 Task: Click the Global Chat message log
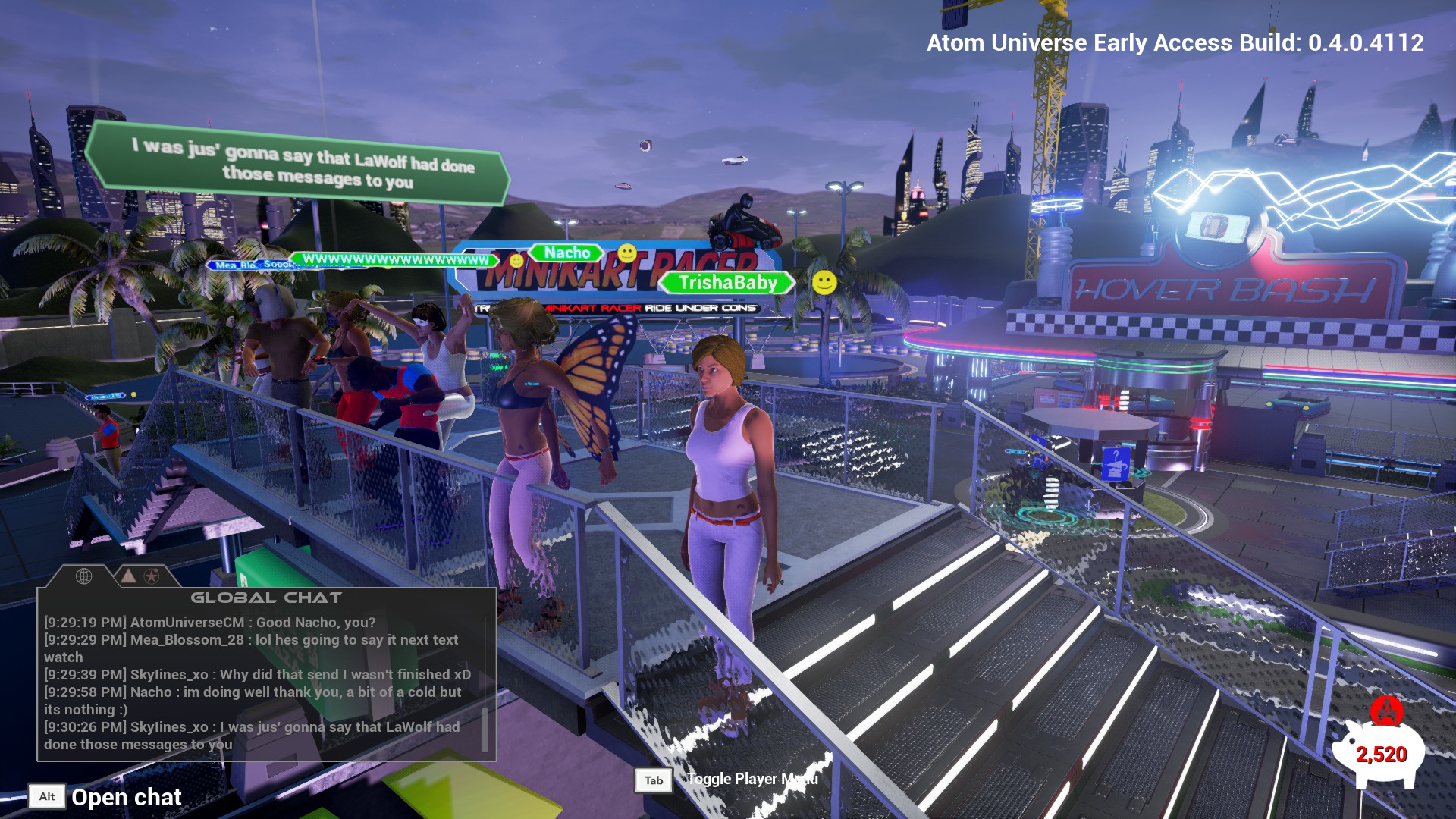pyautogui.click(x=258, y=682)
